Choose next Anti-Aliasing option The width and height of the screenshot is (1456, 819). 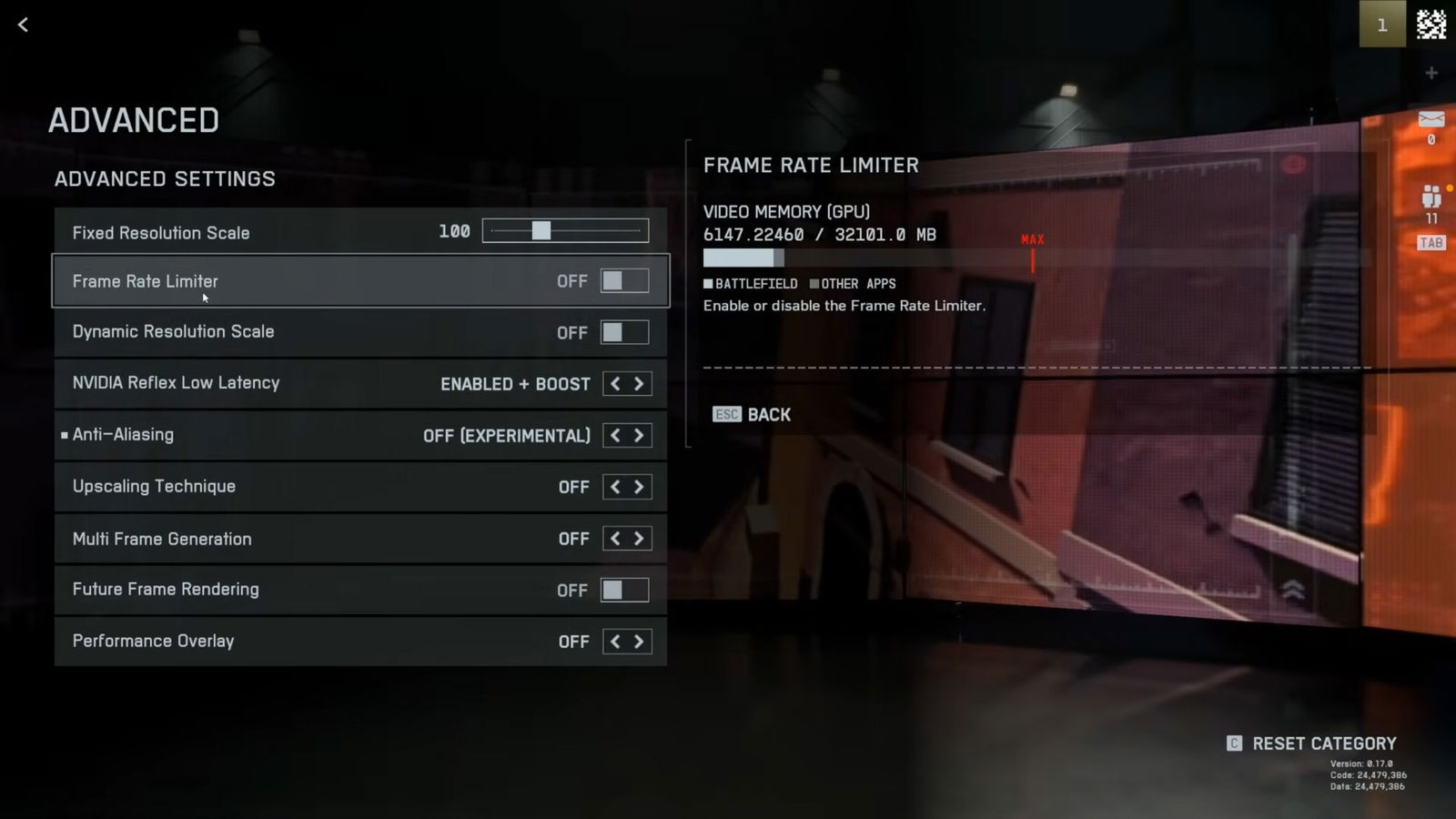pyautogui.click(x=639, y=436)
